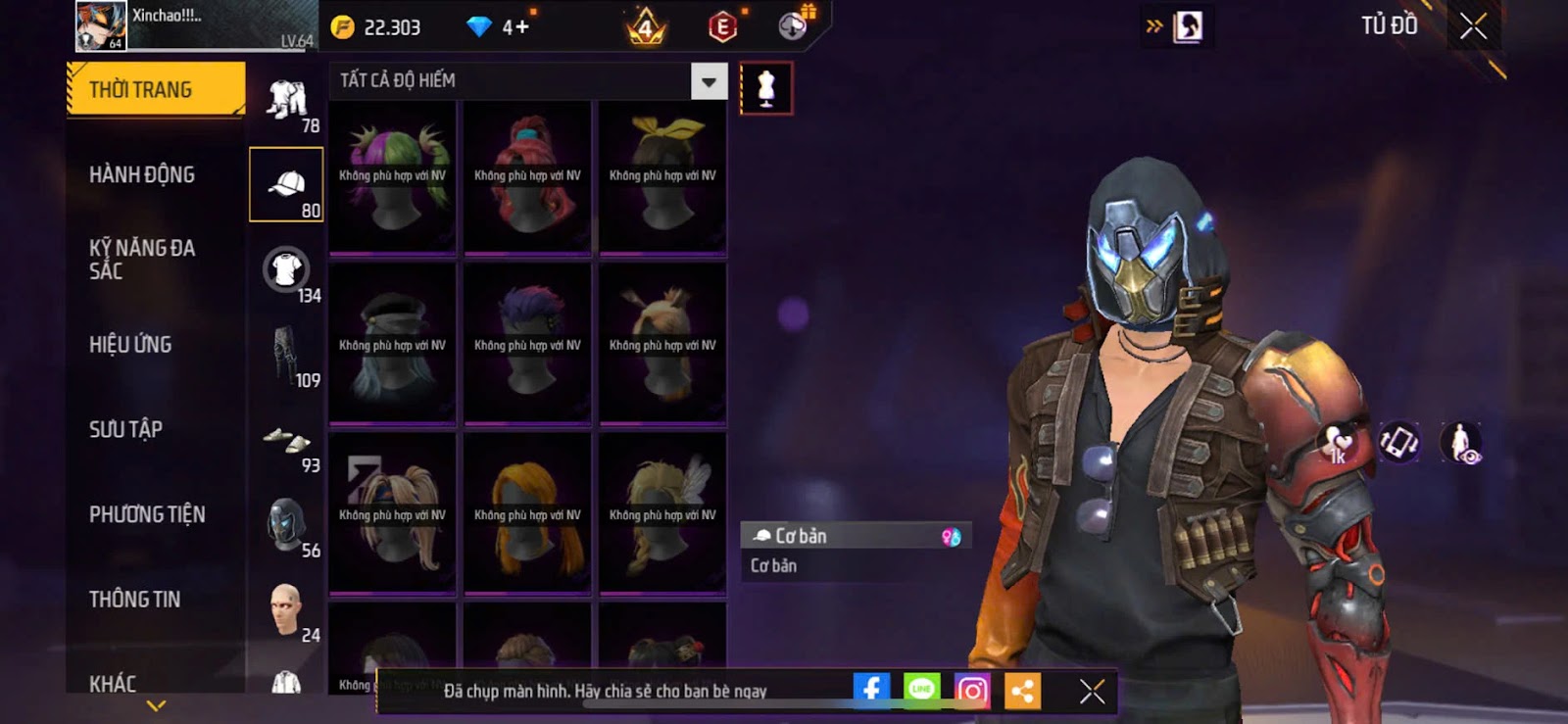Select the KỸ NĂNG ĐA SẮC tab
This screenshot has width=1568, height=724.
coord(142,260)
